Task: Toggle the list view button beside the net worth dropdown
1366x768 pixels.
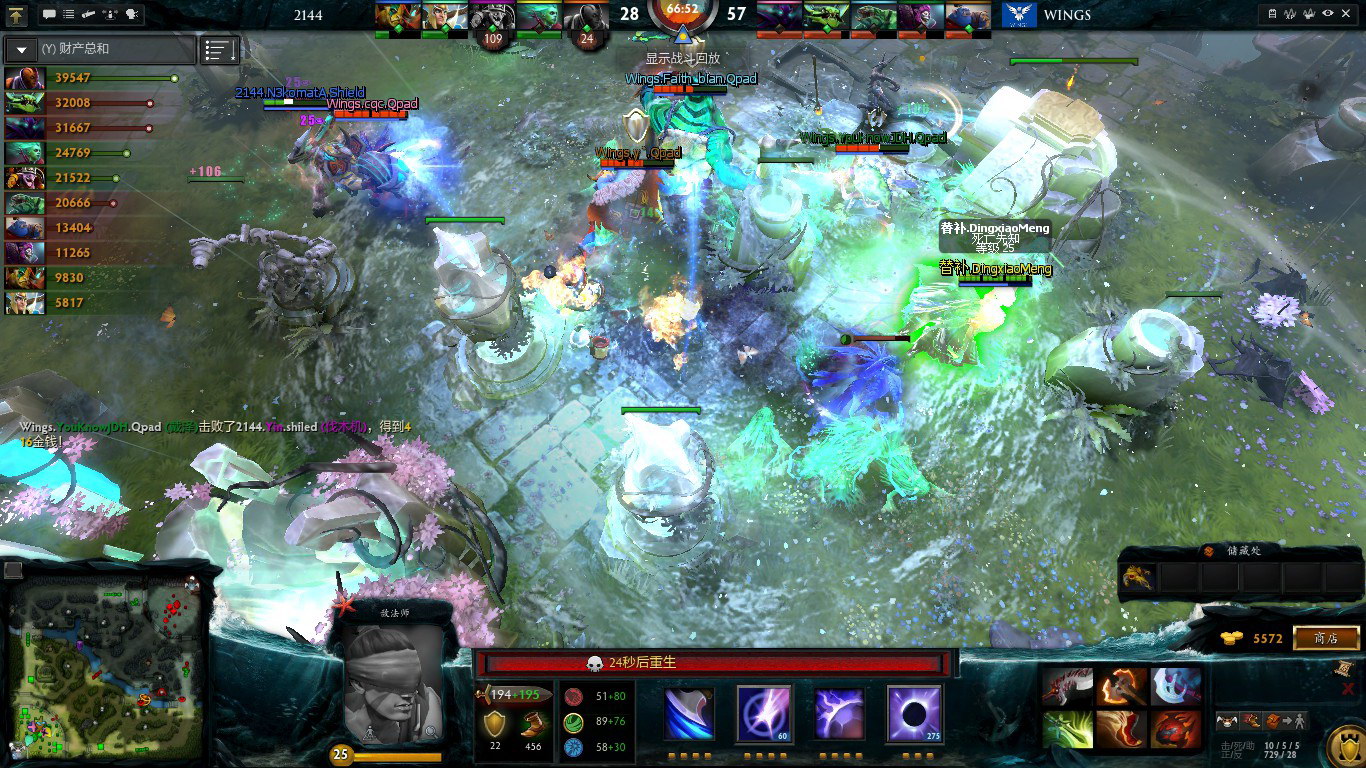Action: click(220, 49)
